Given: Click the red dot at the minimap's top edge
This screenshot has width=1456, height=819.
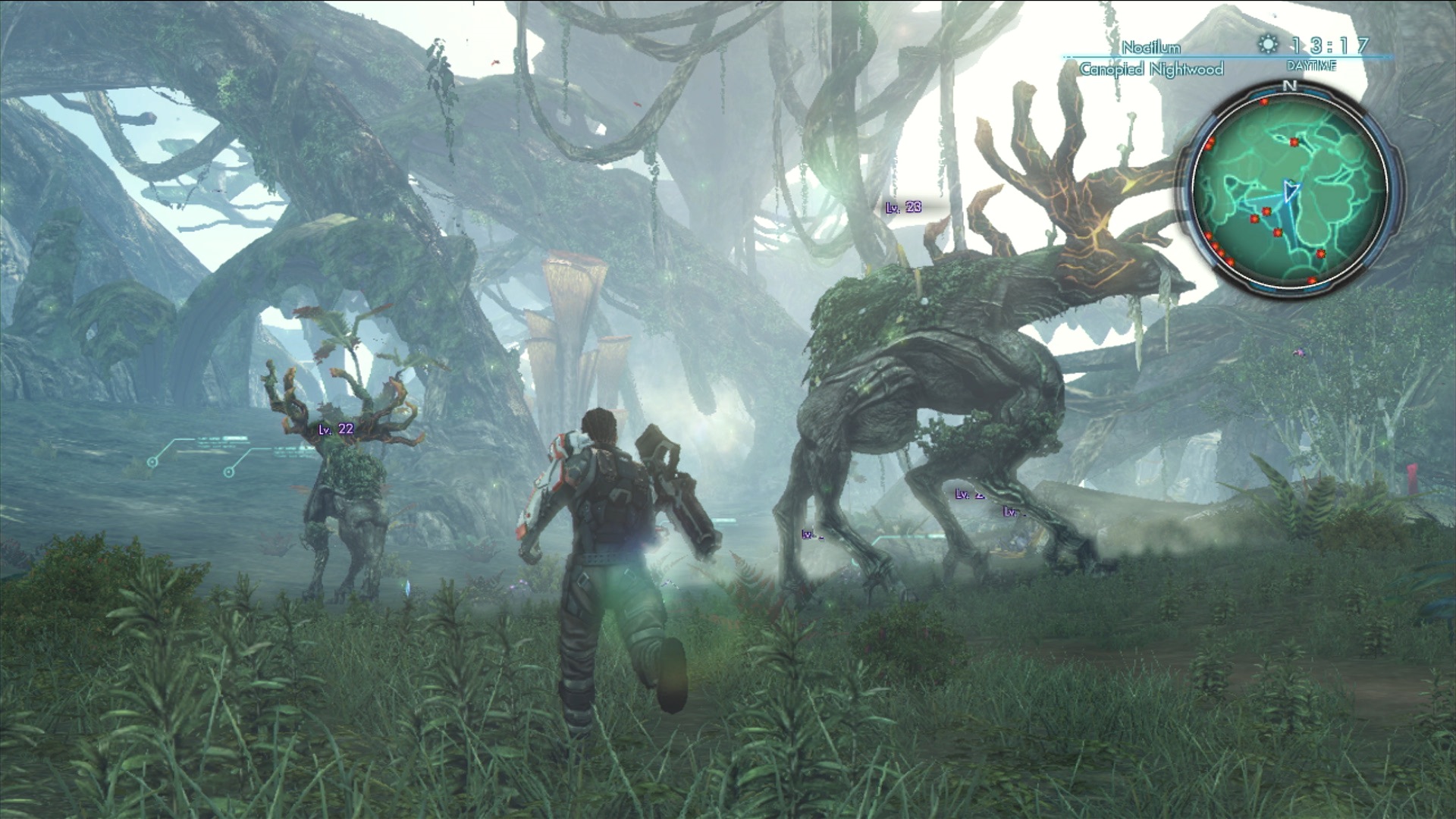Looking at the screenshot, I should (1265, 102).
